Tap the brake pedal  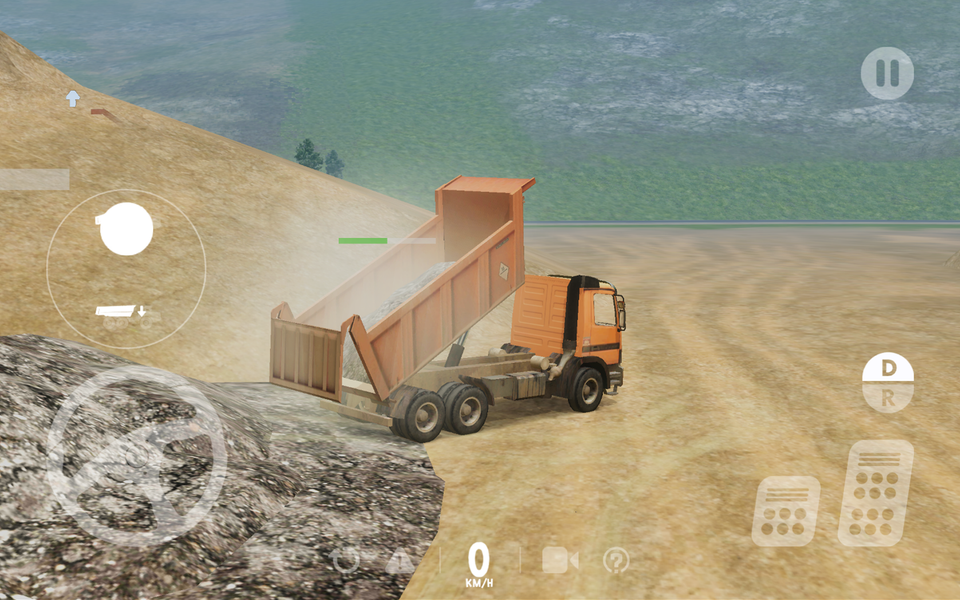click(x=785, y=510)
